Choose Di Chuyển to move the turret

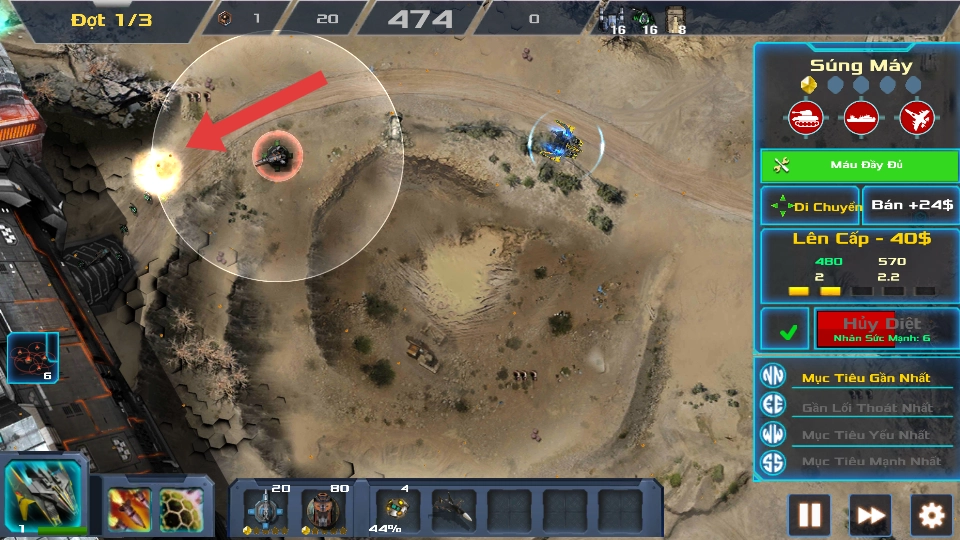[810, 206]
